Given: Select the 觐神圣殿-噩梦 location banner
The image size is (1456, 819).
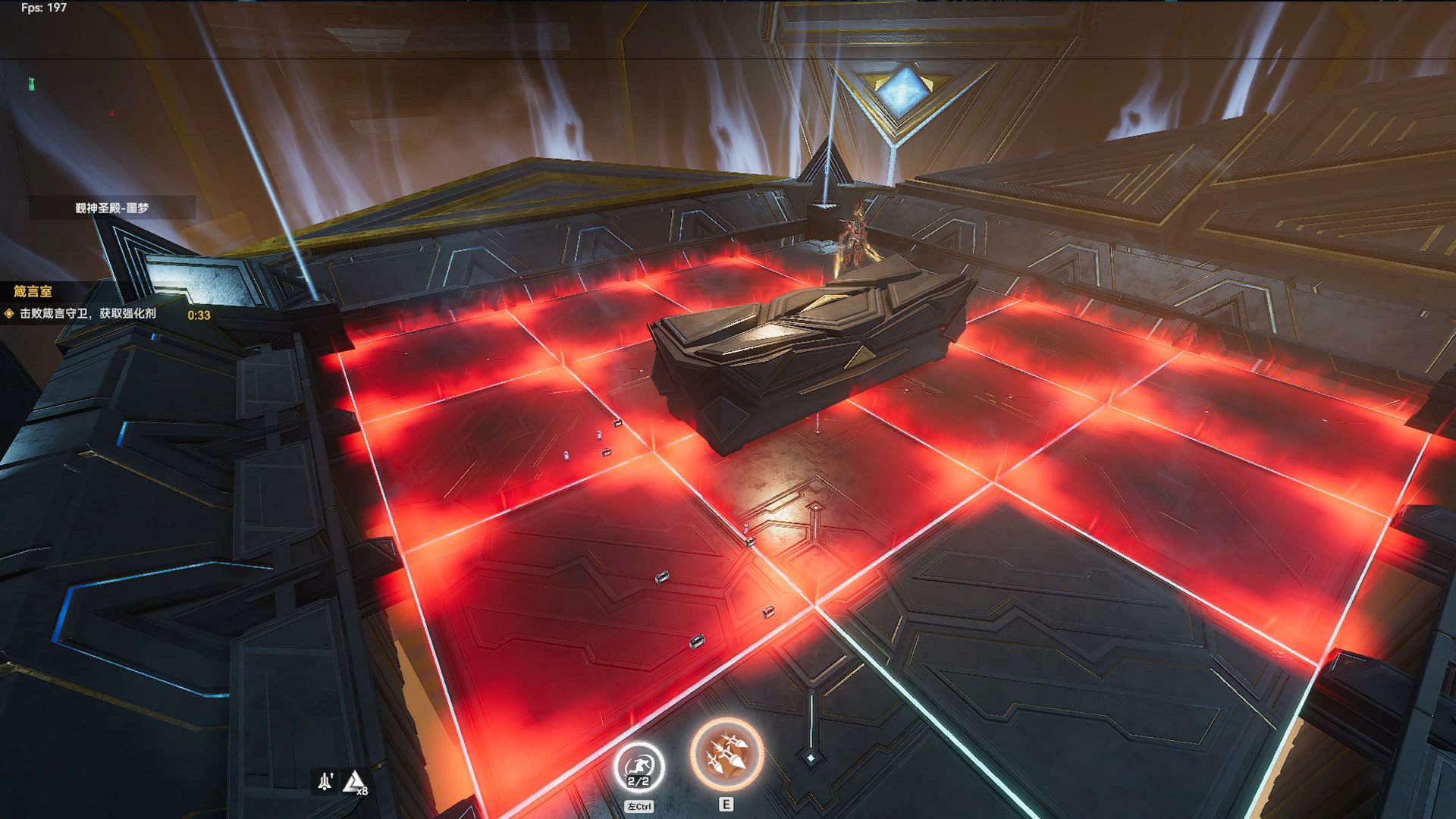Looking at the screenshot, I should (112, 207).
